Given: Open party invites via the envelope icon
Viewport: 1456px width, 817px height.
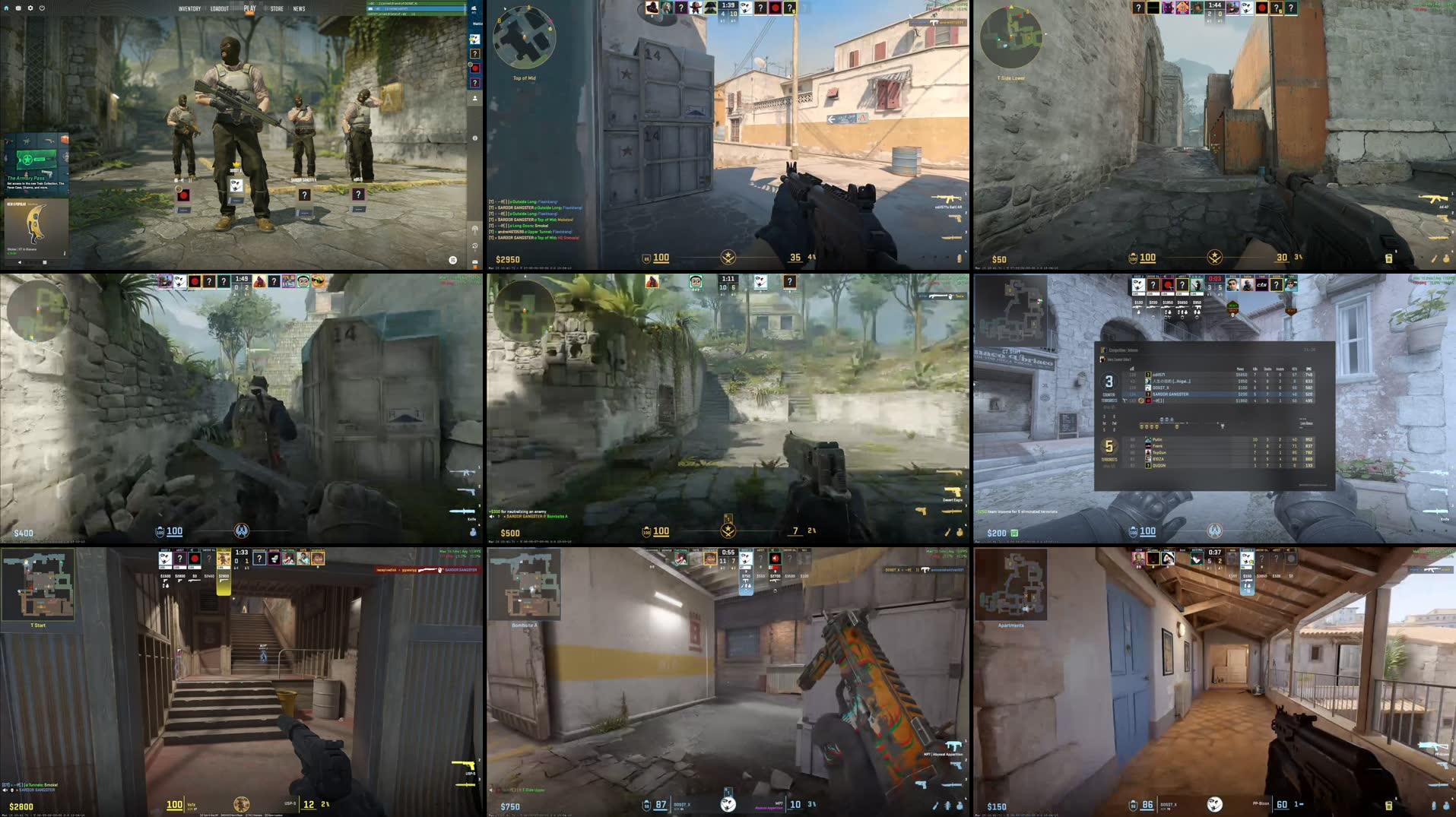Looking at the screenshot, I should coord(474,261).
